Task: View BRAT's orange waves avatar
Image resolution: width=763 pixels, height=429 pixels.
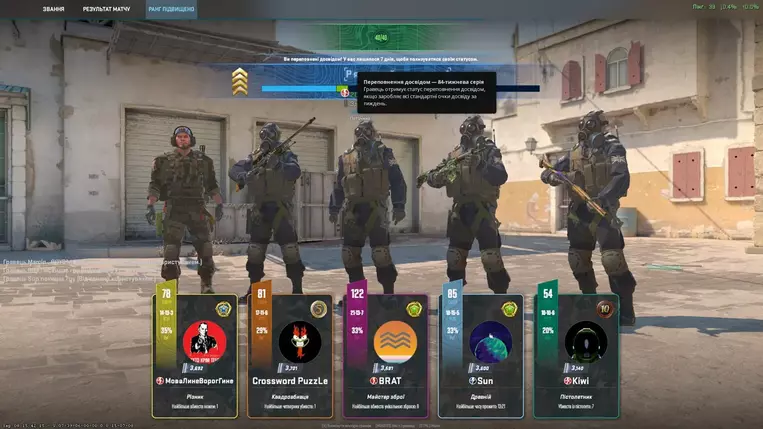Action: point(395,341)
